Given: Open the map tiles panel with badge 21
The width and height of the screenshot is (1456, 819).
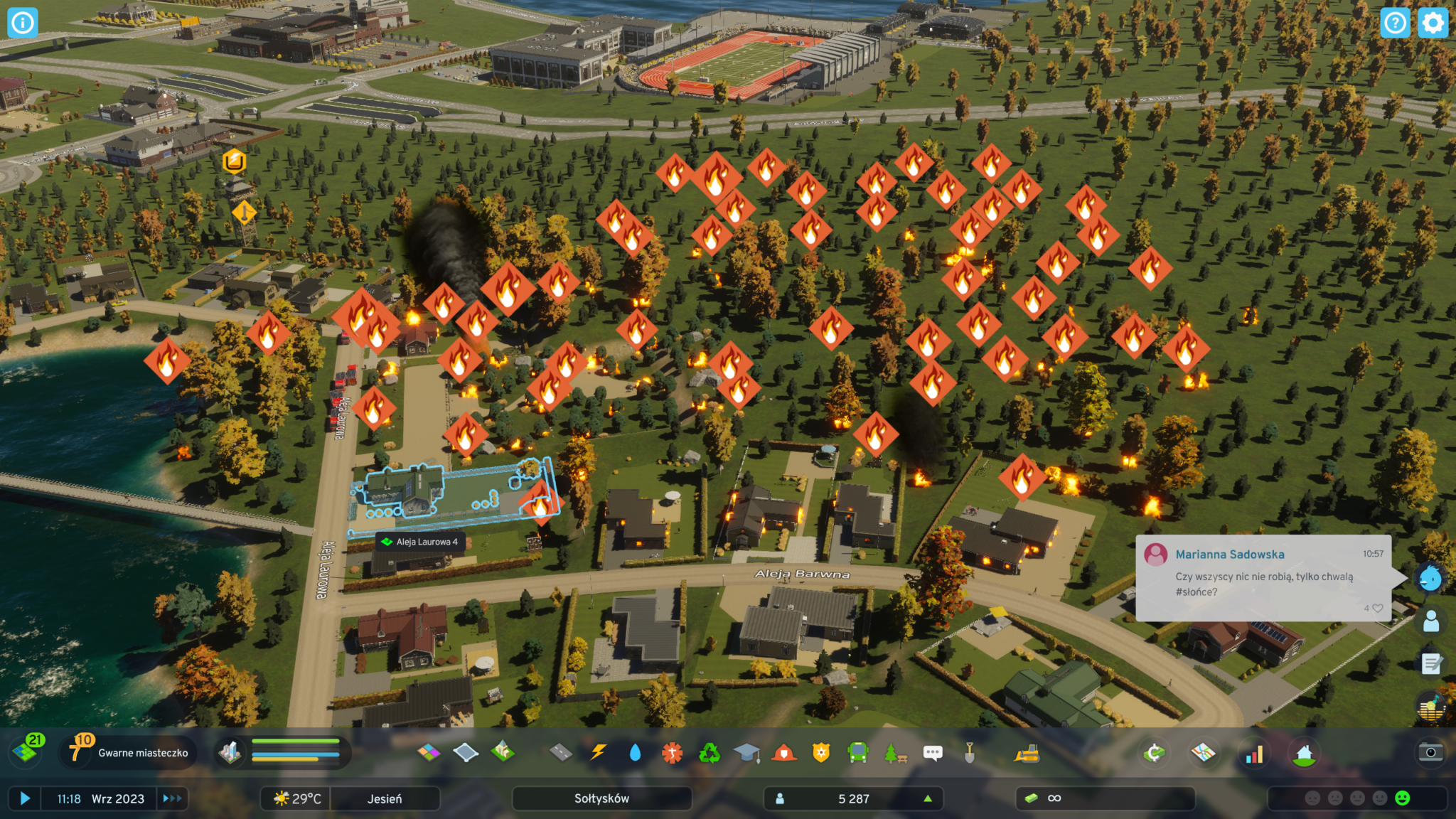Looking at the screenshot, I should tap(27, 751).
